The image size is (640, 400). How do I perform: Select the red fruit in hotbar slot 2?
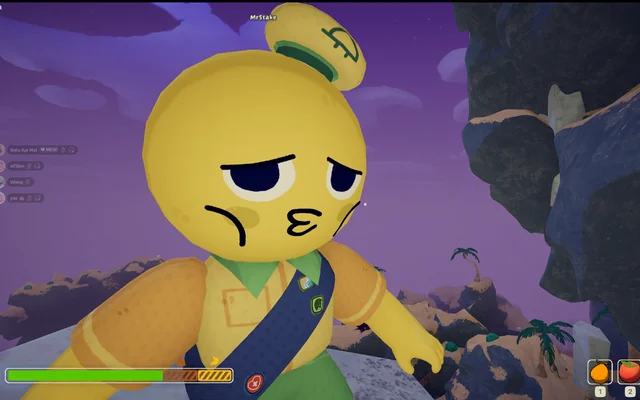629,371
